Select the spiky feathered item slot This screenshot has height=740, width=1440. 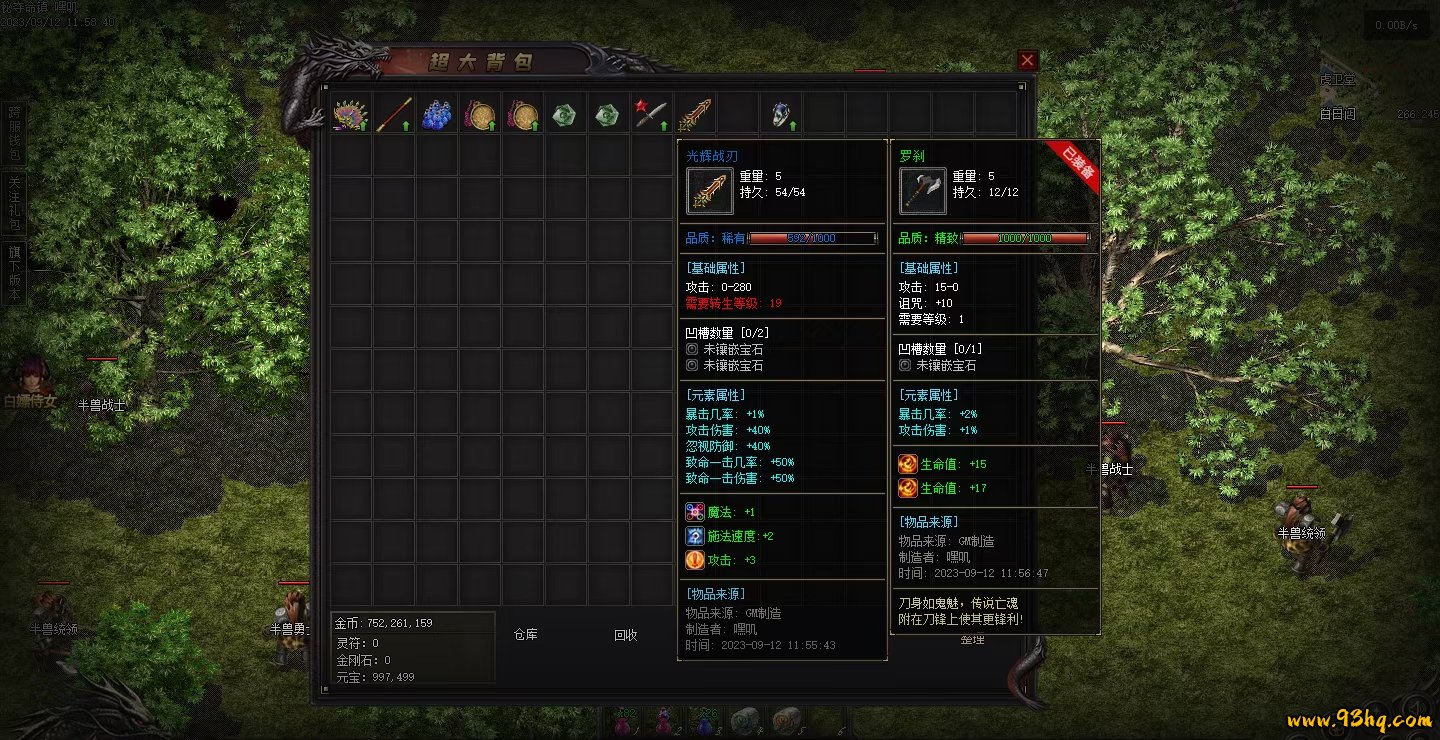[350, 114]
